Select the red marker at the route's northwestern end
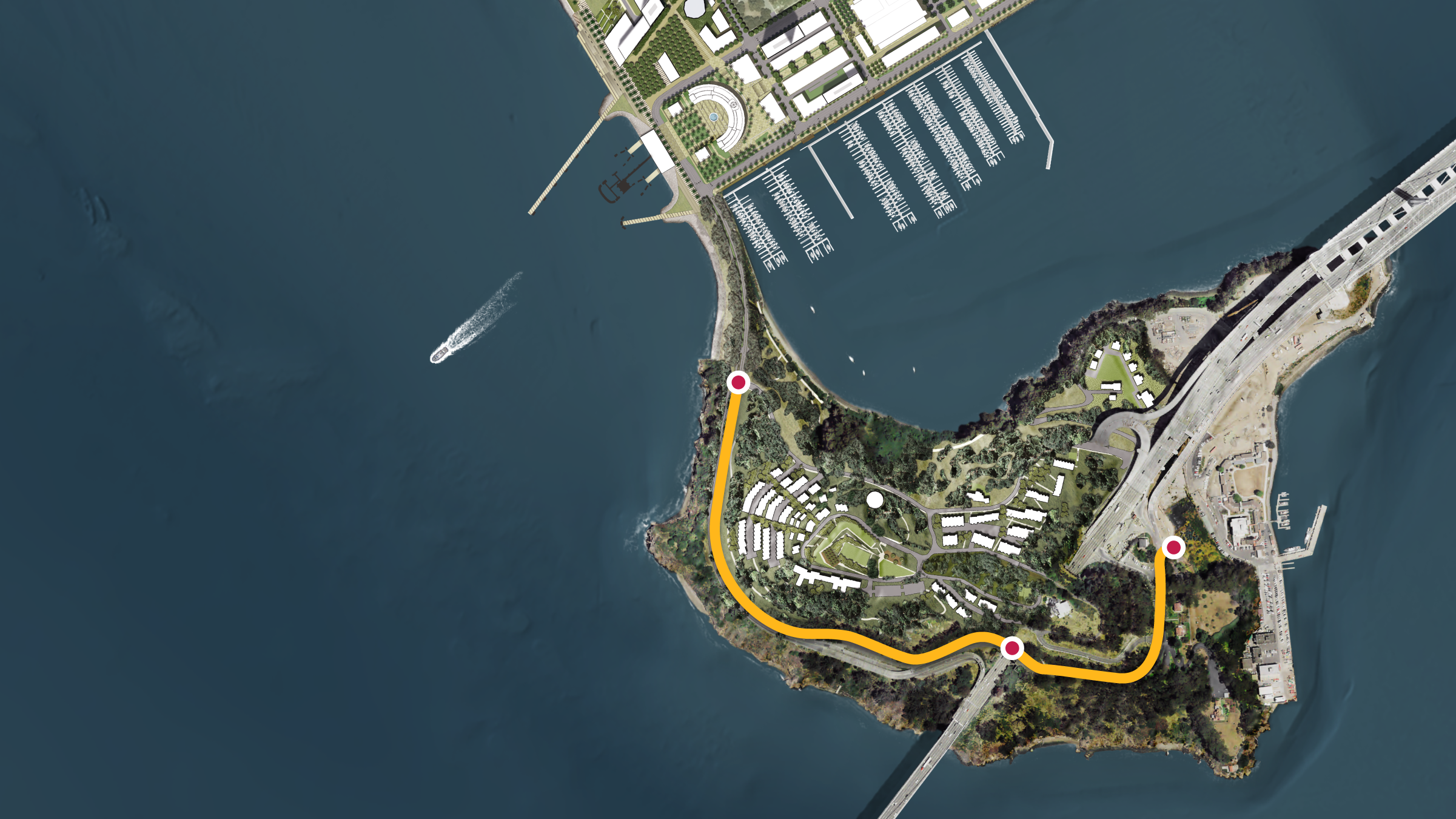Screen dimensions: 1456x819 (x=738, y=382)
